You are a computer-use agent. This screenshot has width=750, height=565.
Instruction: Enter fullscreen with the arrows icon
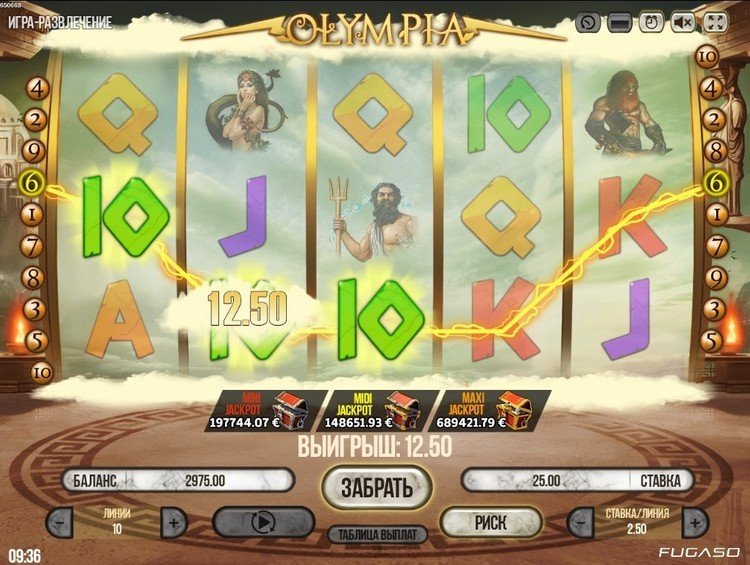716,22
